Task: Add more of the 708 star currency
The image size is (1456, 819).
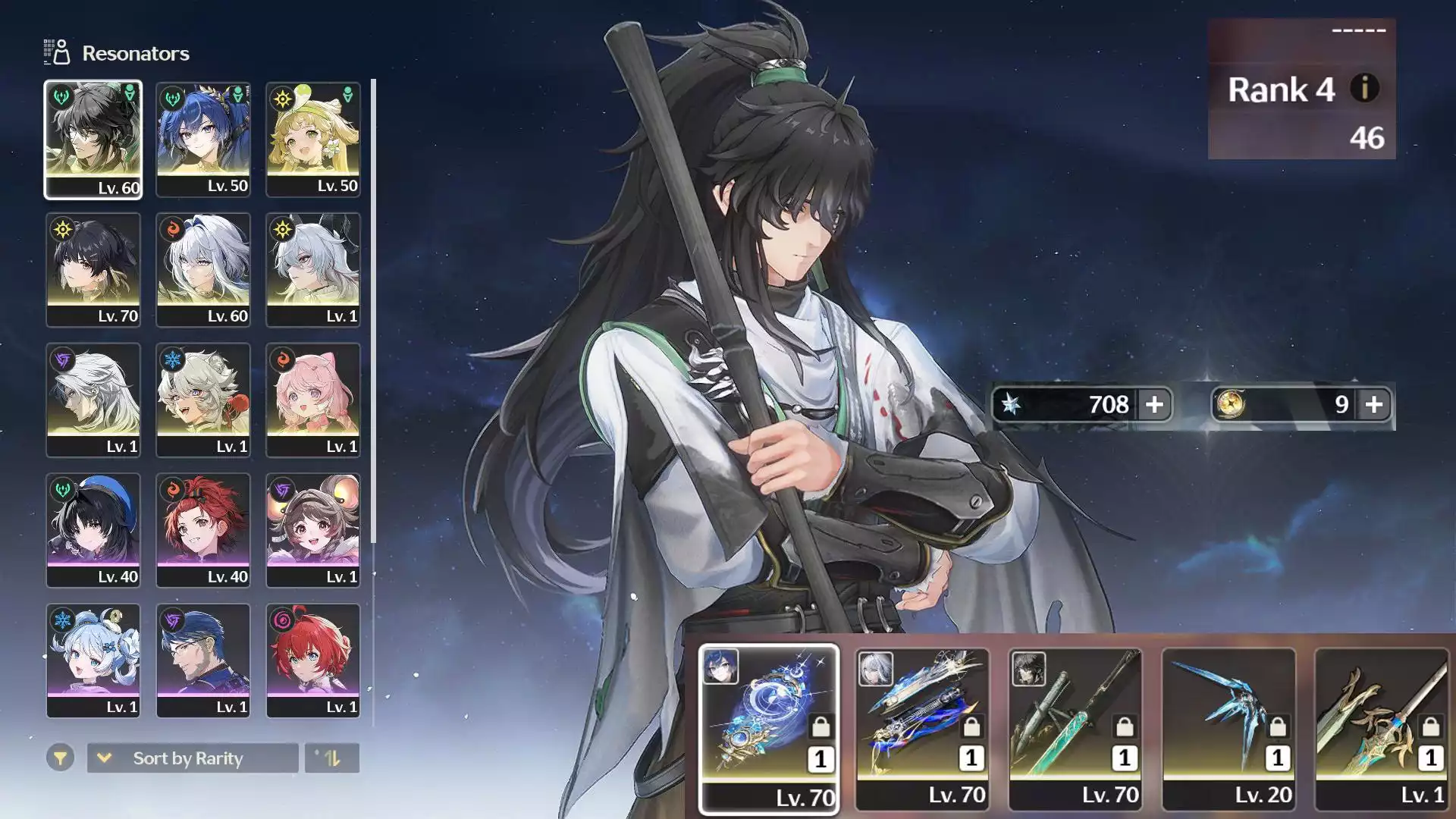Action: pyautogui.click(x=1154, y=405)
